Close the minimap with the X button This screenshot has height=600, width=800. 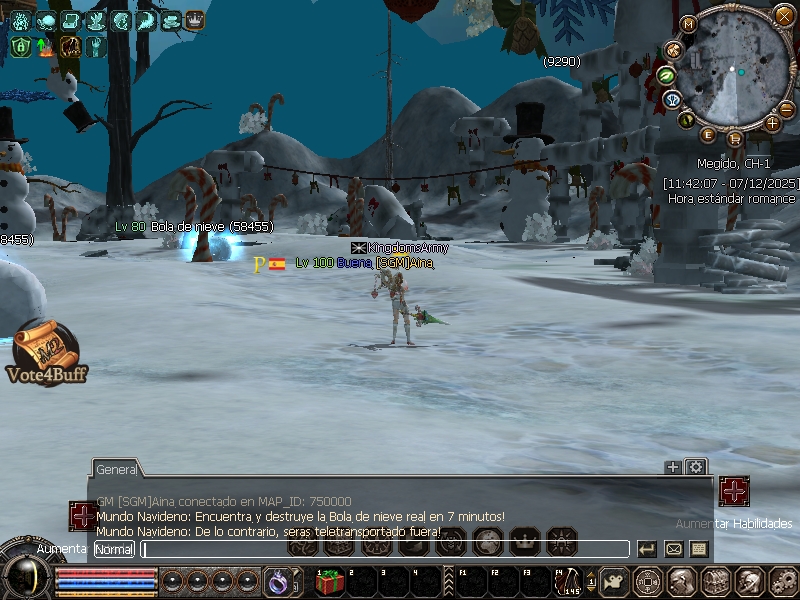[784, 16]
